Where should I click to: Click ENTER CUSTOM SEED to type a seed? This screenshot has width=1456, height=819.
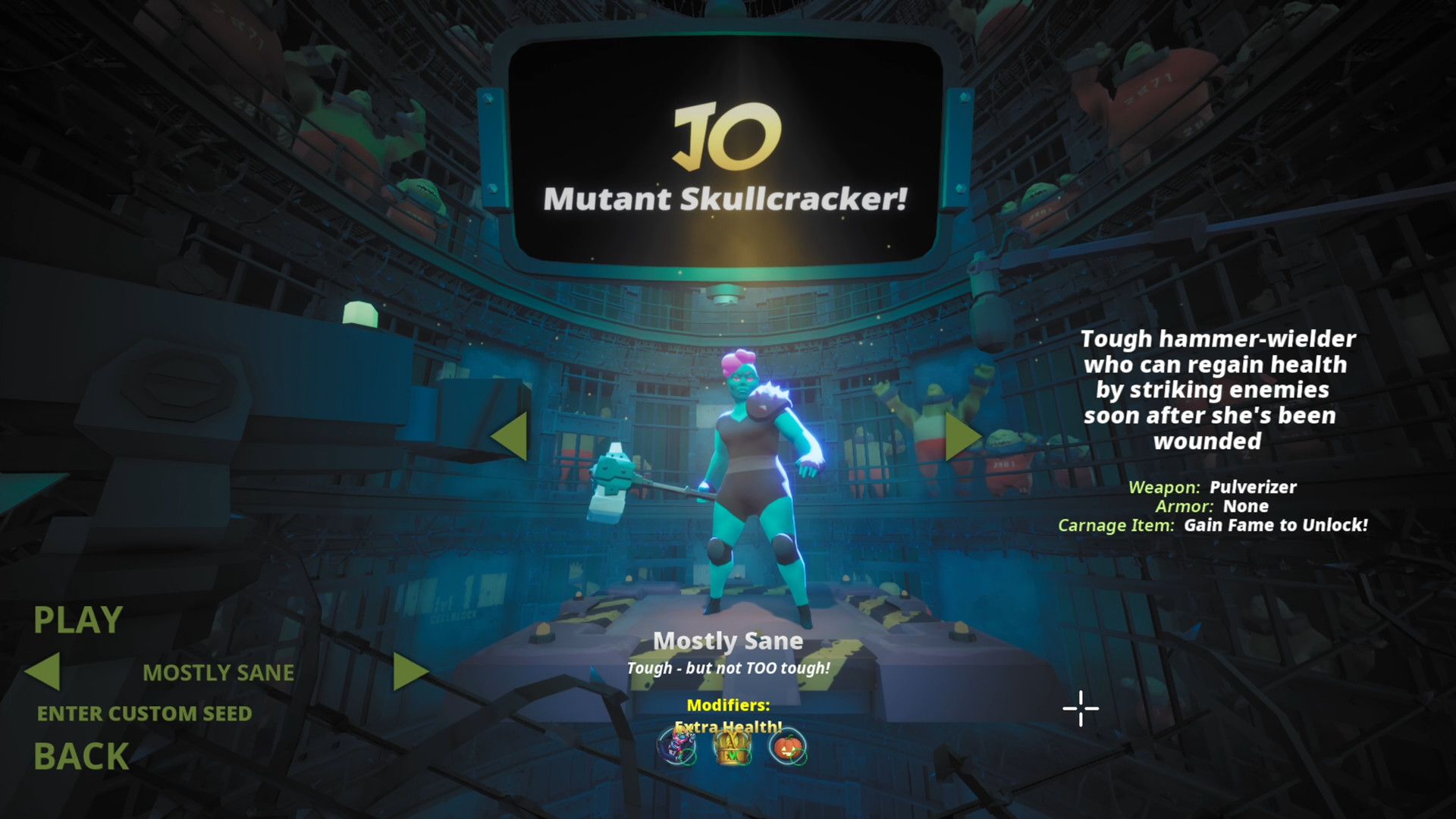[144, 714]
